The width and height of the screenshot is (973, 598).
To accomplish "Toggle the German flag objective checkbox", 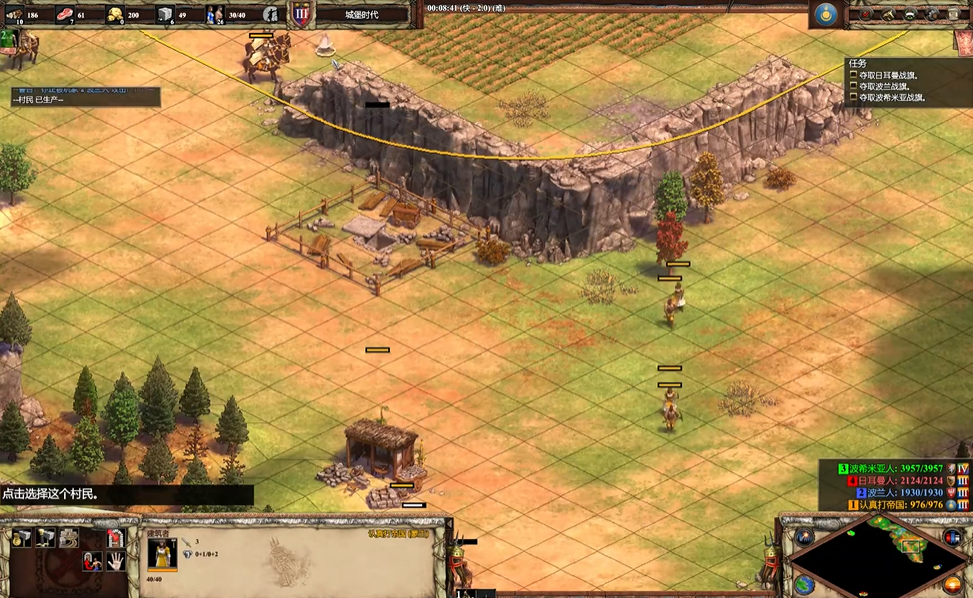I will point(853,74).
